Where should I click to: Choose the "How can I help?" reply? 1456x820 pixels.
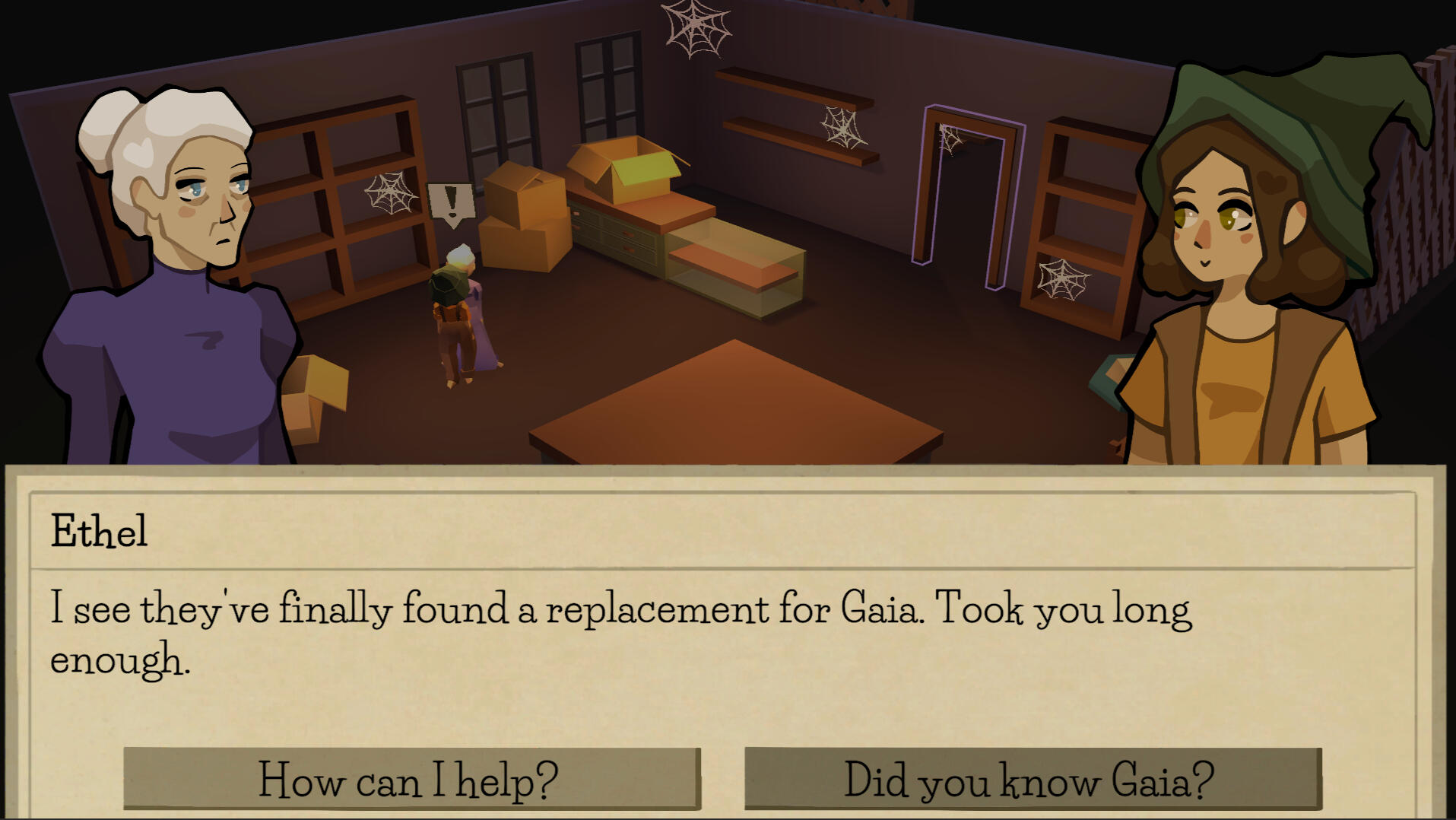pos(411,779)
